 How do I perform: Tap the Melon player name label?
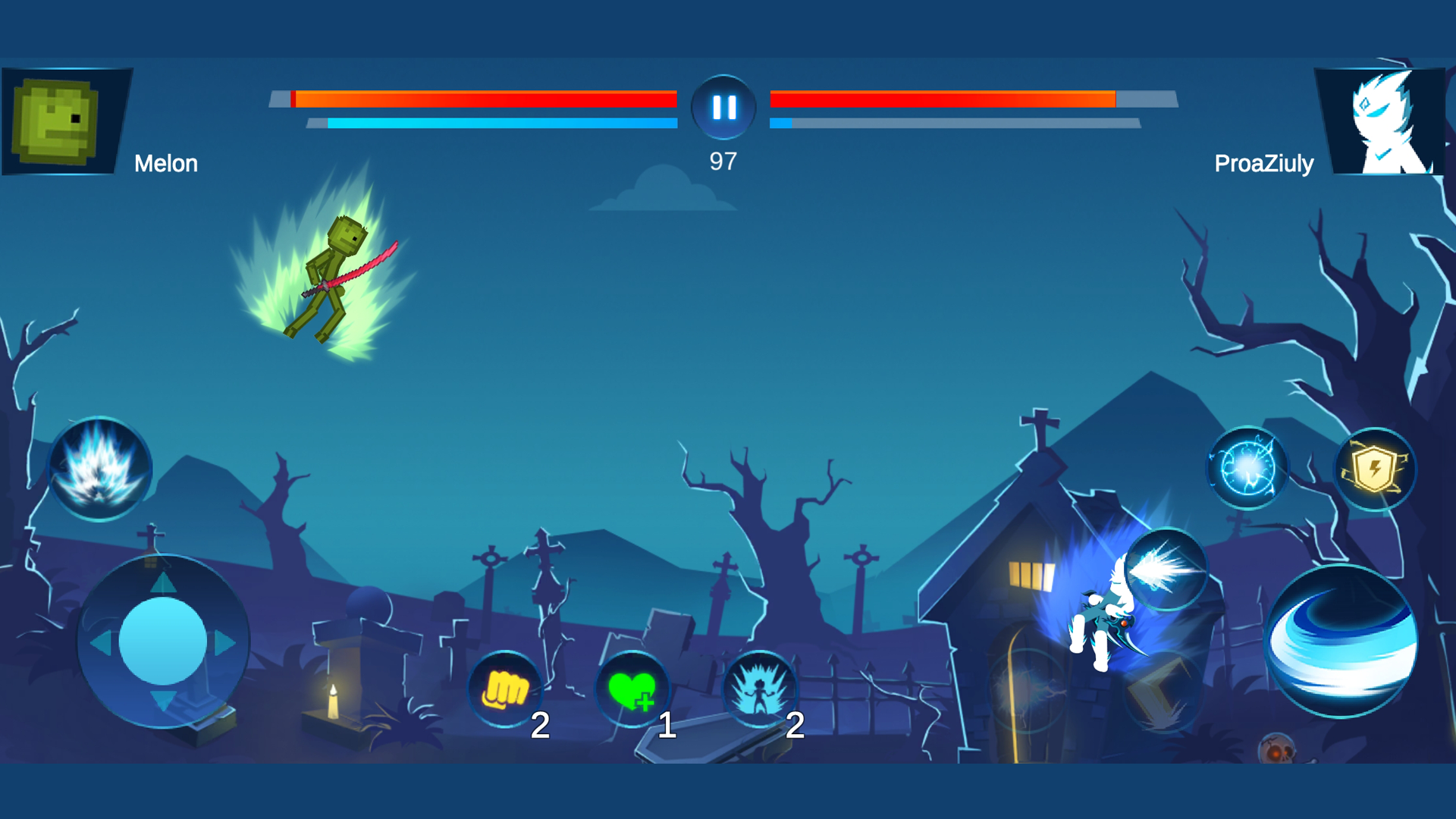(x=167, y=163)
